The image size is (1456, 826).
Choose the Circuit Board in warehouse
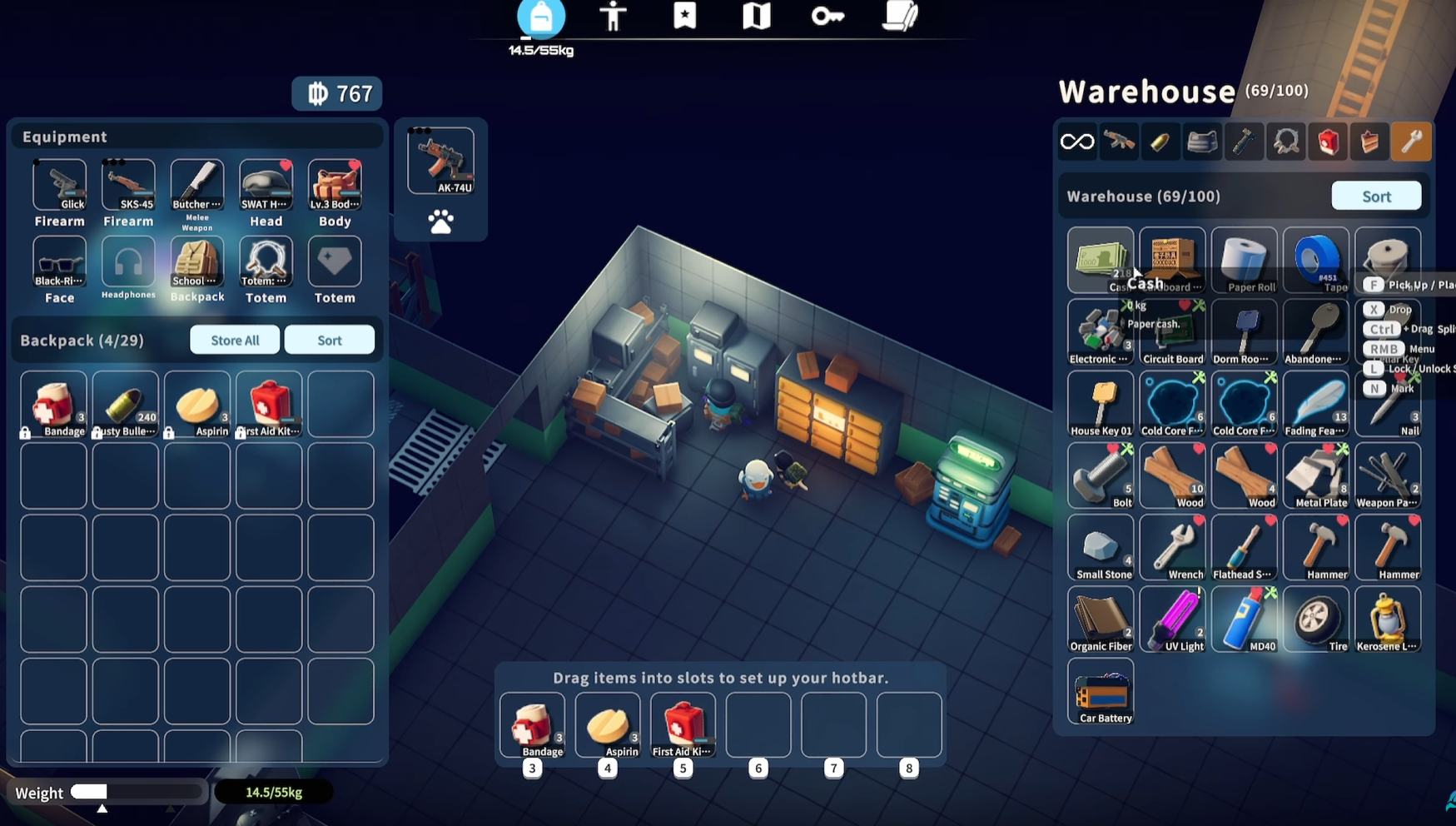pos(1172,333)
